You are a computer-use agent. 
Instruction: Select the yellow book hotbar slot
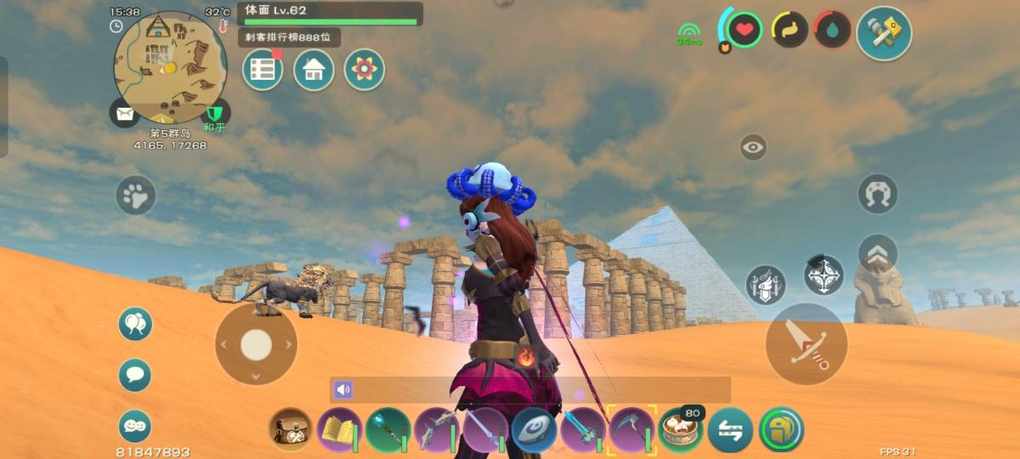click(339, 430)
